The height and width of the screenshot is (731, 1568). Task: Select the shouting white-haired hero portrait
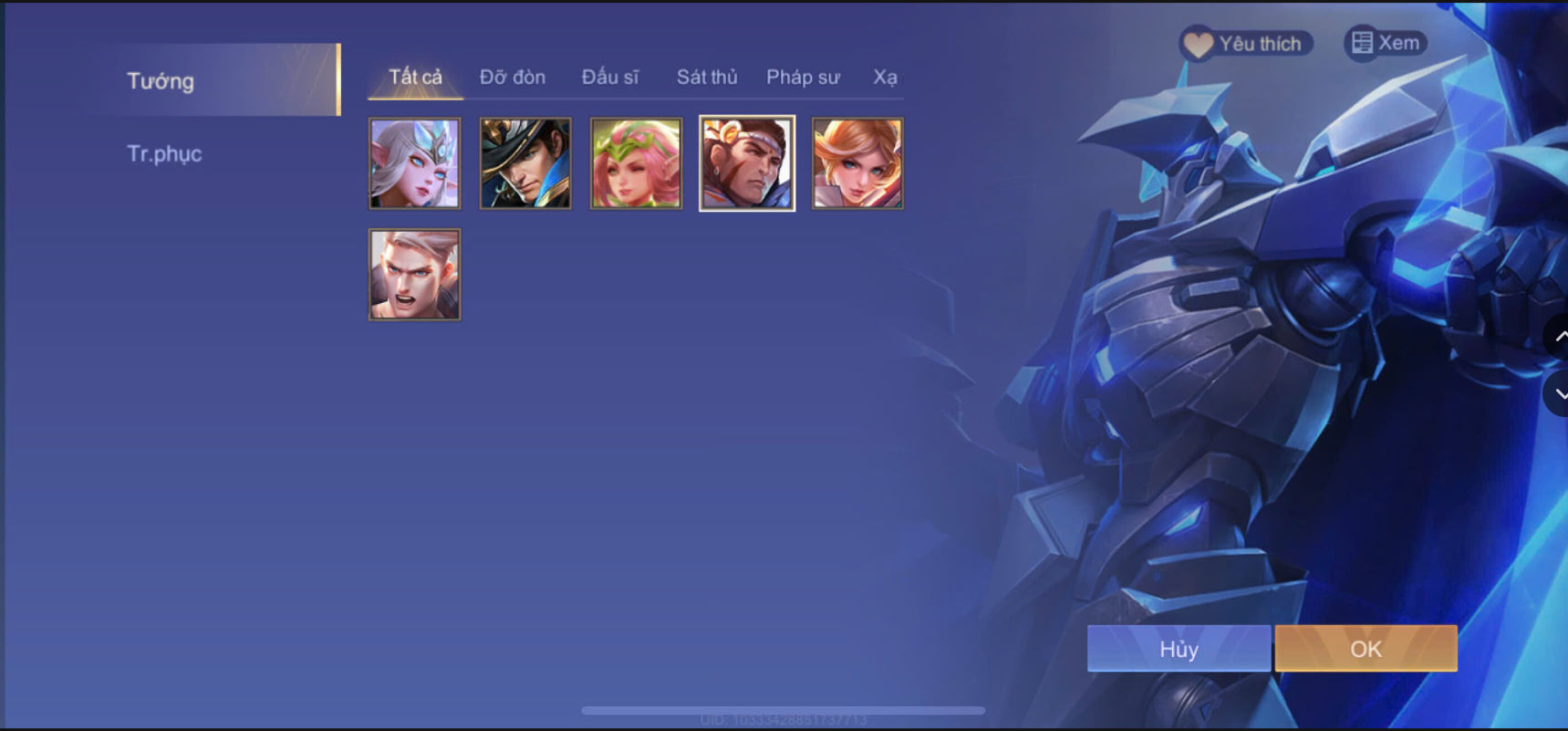(414, 274)
